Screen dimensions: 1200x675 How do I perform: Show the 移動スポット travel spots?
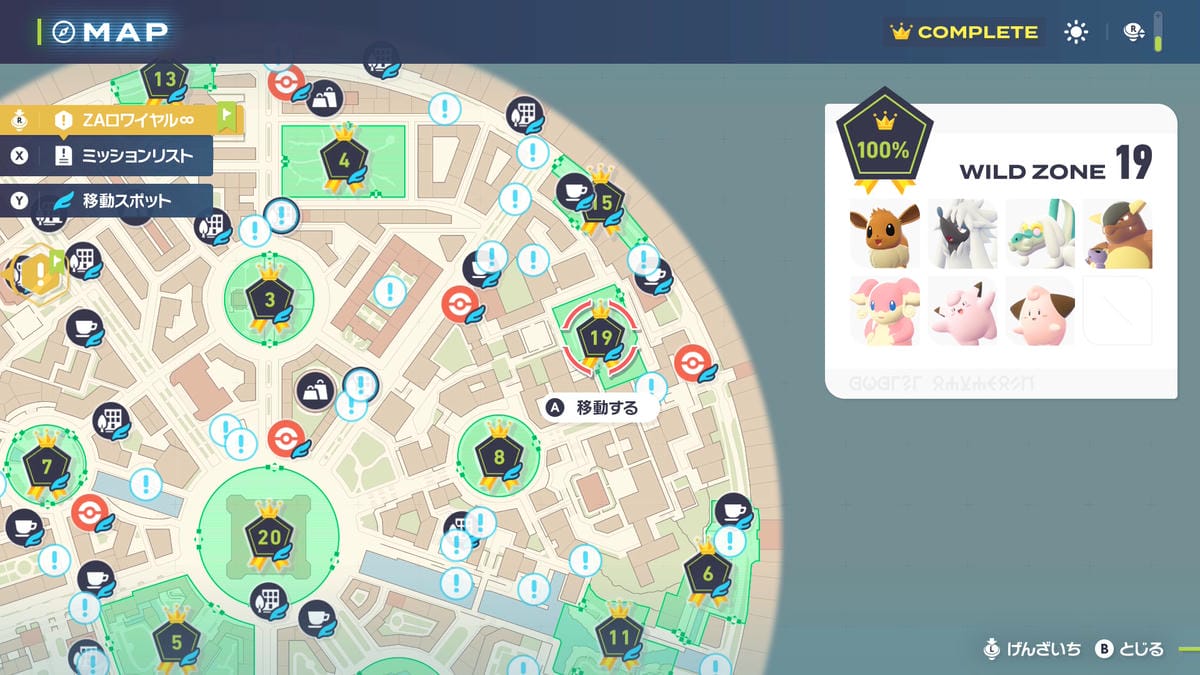tap(110, 200)
